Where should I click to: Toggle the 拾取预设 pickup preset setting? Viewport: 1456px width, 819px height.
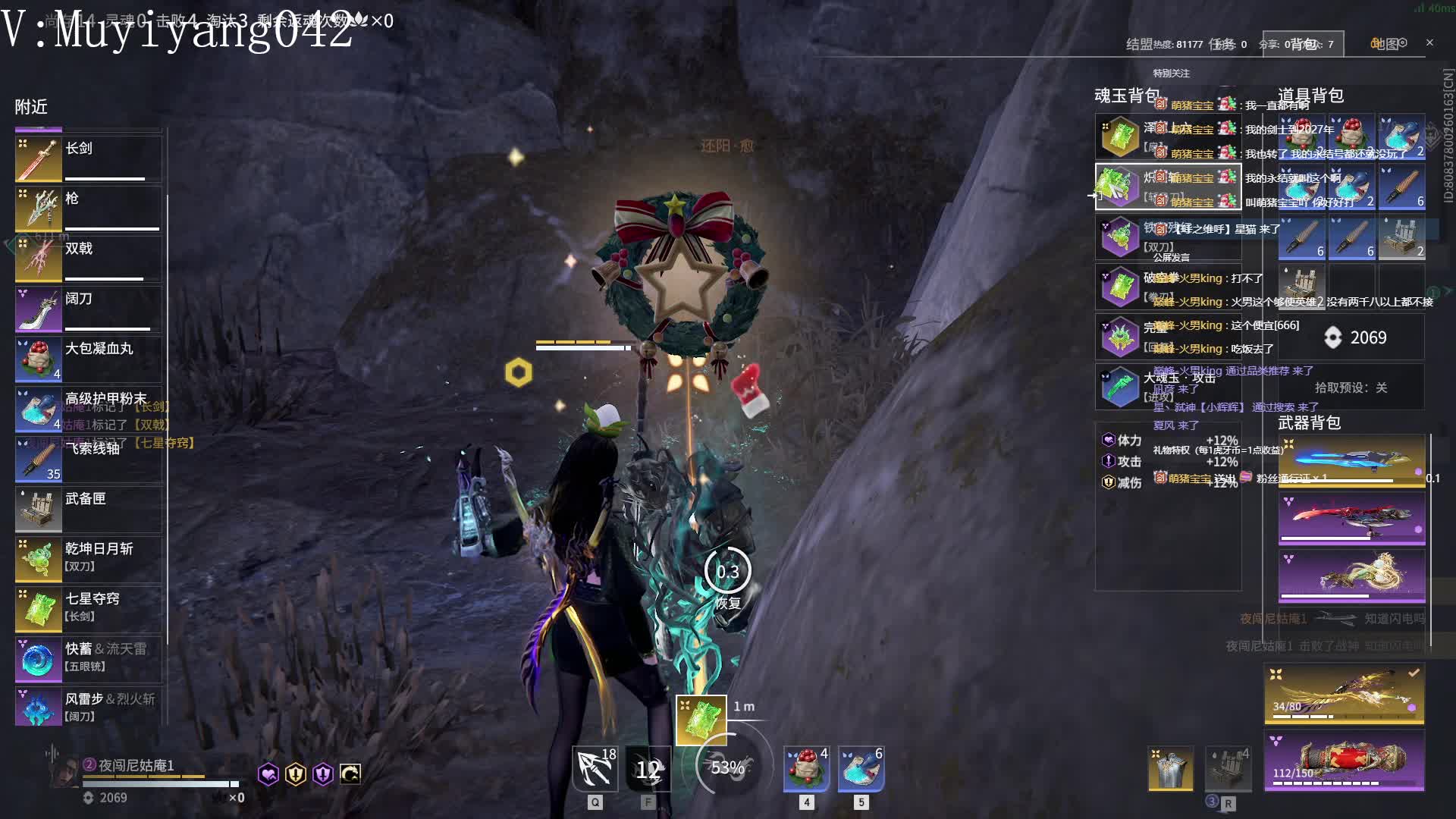click(x=1351, y=388)
